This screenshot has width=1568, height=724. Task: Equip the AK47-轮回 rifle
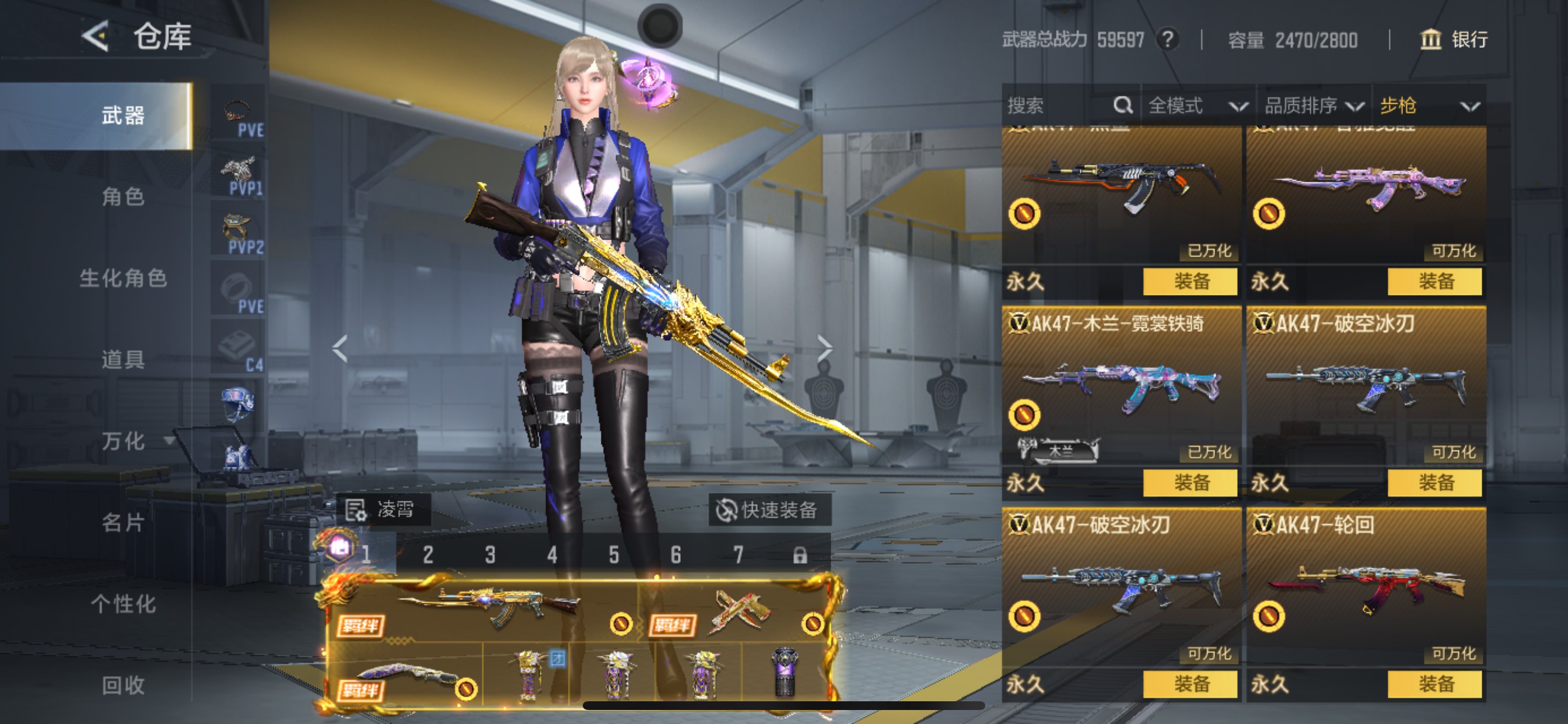pyautogui.click(x=1434, y=684)
